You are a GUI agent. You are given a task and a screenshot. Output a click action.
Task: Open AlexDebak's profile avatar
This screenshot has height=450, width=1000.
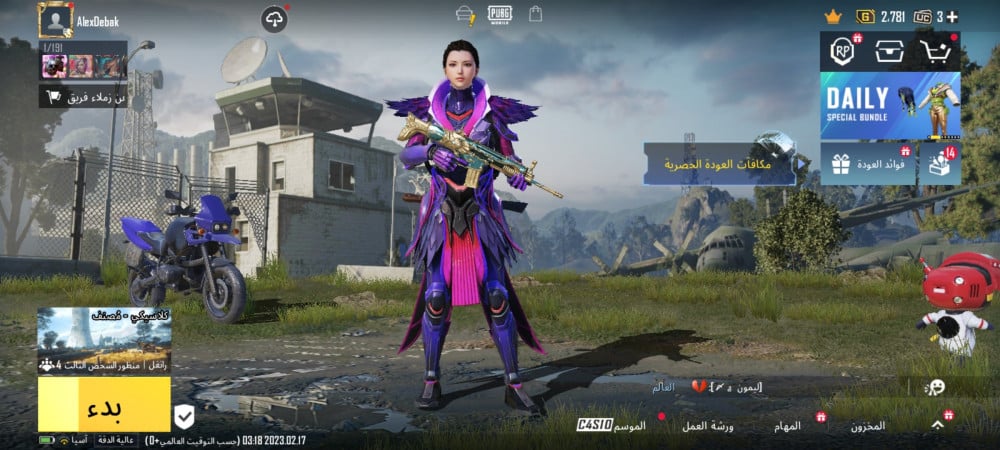[56, 20]
